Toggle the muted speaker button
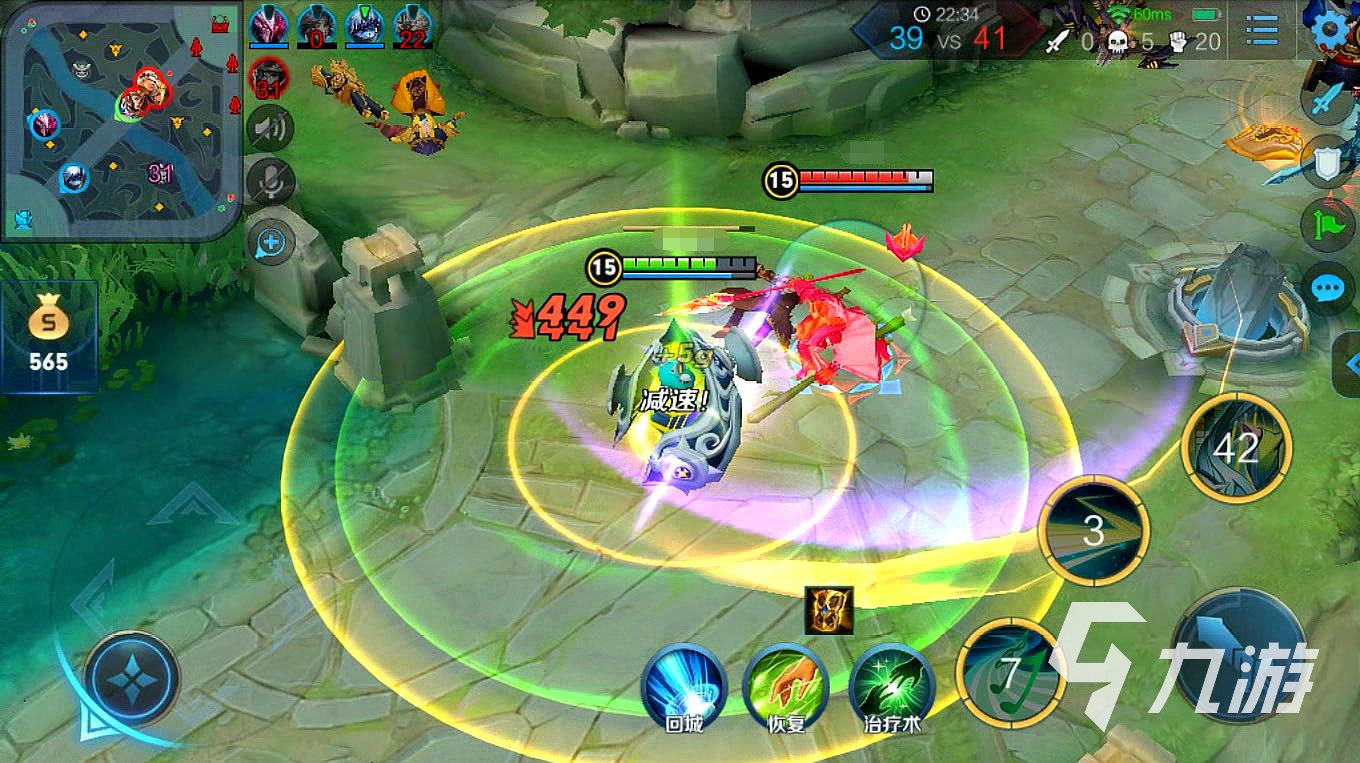The image size is (1360, 763). [x=270, y=128]
